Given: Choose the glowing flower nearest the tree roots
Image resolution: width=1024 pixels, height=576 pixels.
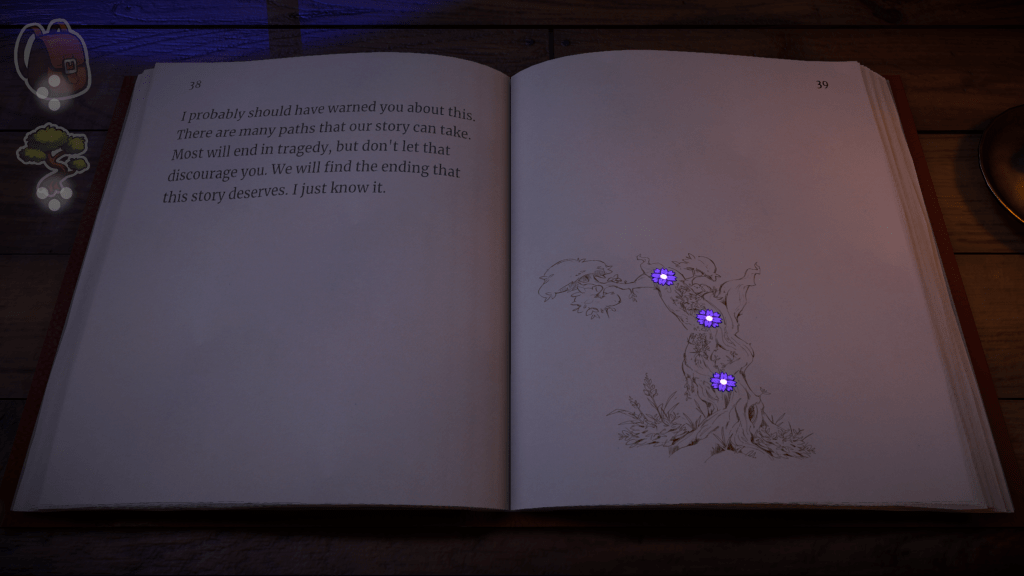Looking at the screenshot, I should (722, 381).
